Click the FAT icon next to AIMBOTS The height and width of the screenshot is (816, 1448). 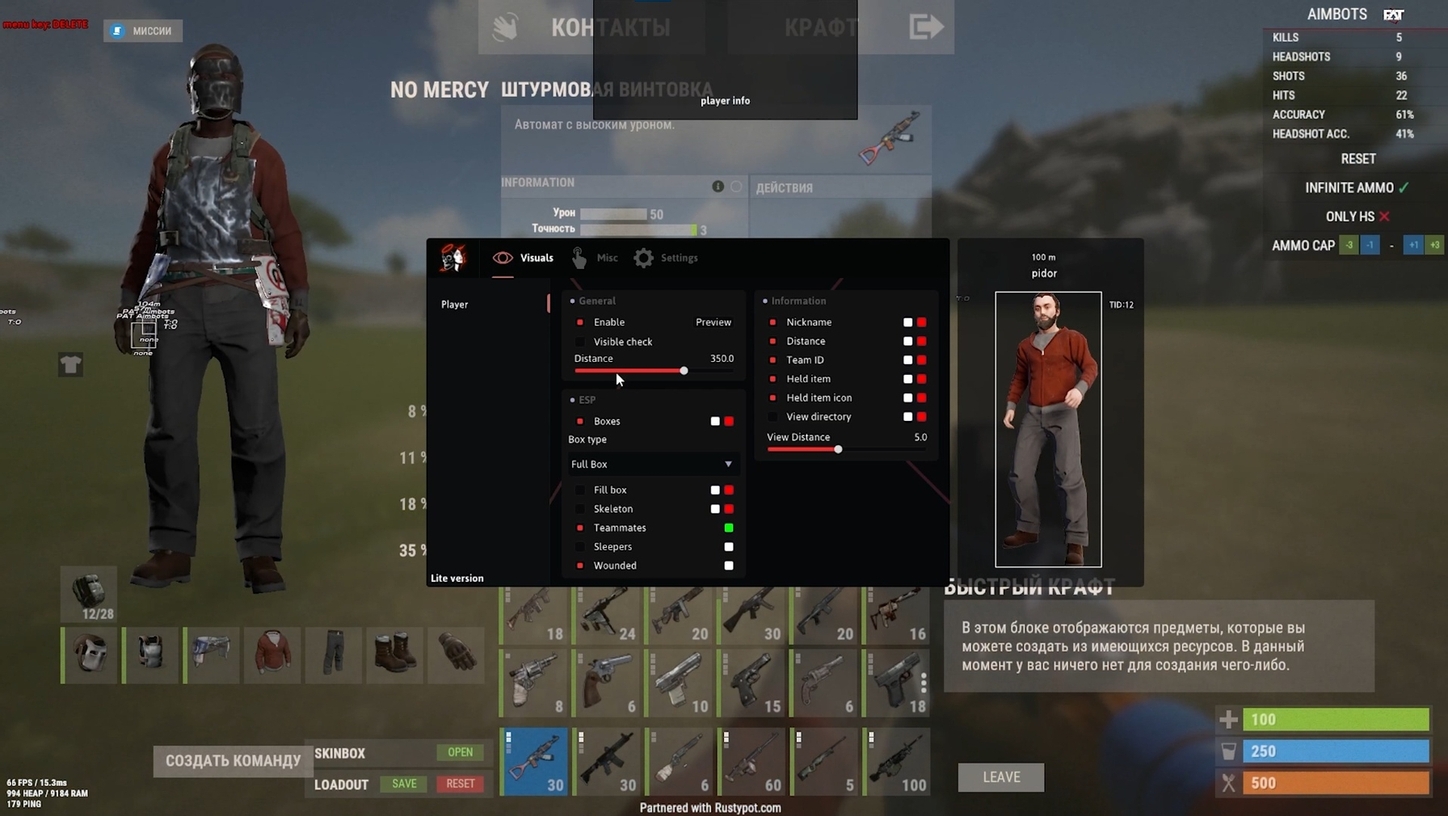point(1394,14)
